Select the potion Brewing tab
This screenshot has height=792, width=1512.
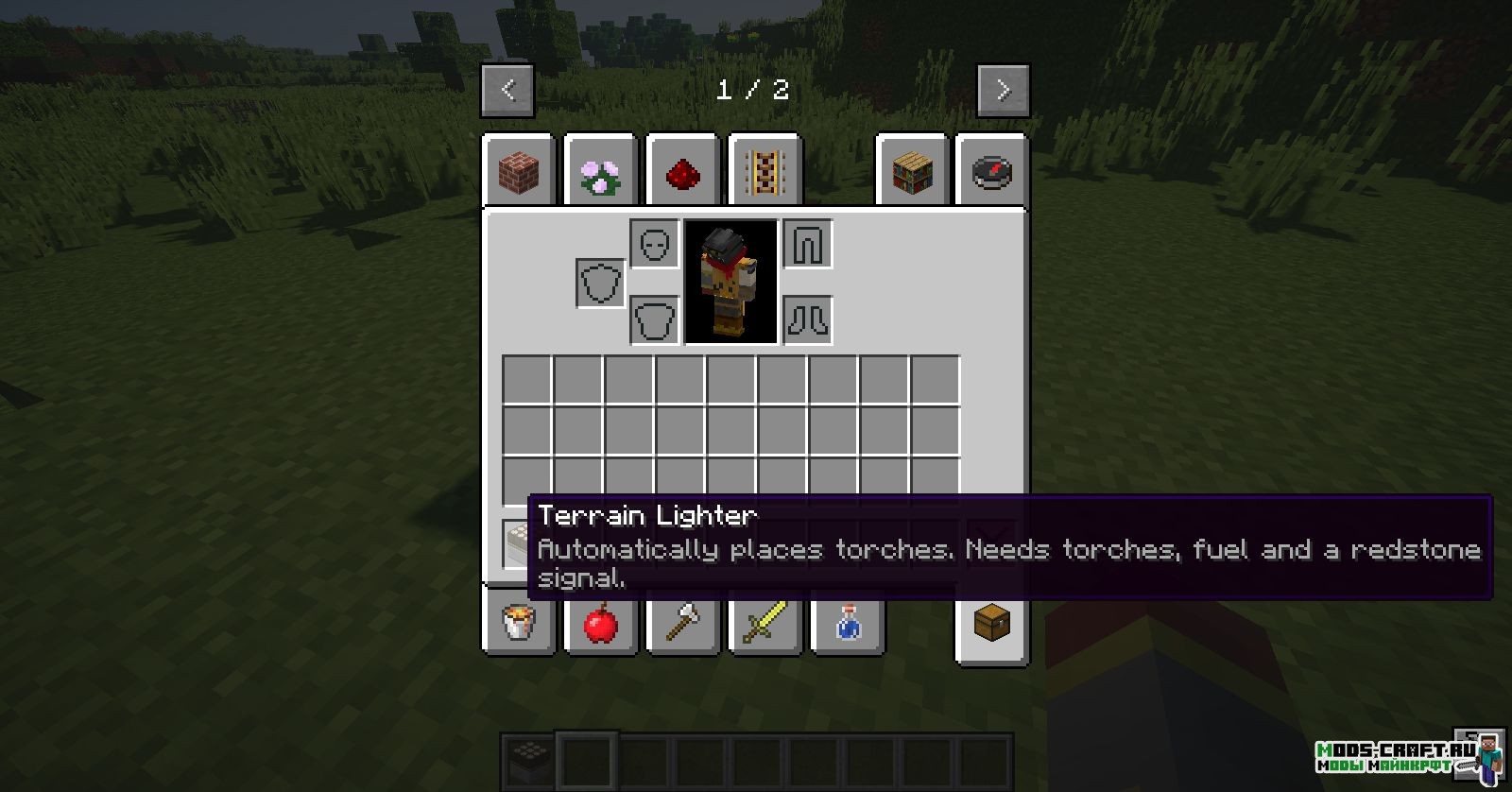(848, 624)
